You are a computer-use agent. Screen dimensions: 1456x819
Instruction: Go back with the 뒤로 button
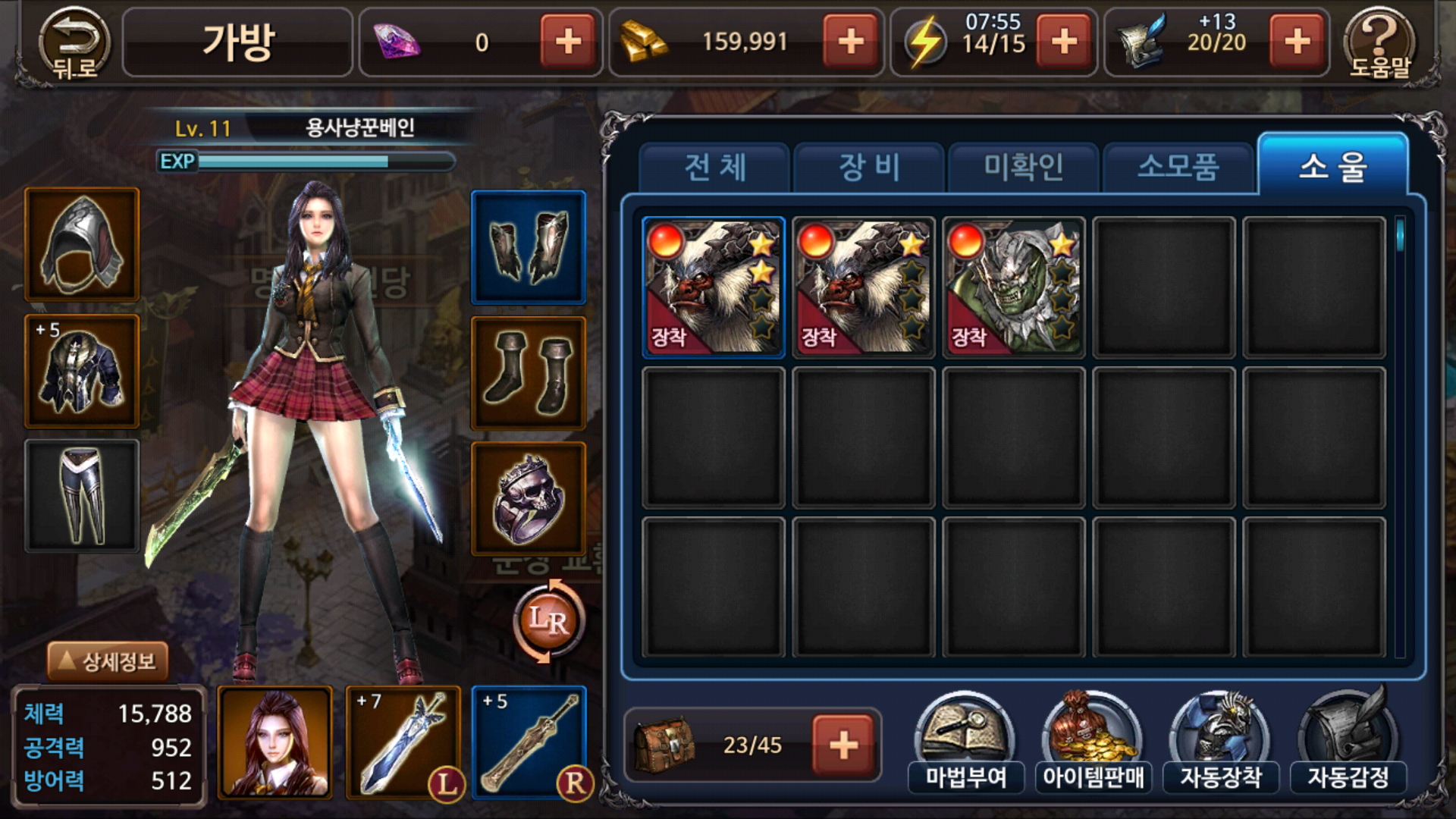click(74, 43)
